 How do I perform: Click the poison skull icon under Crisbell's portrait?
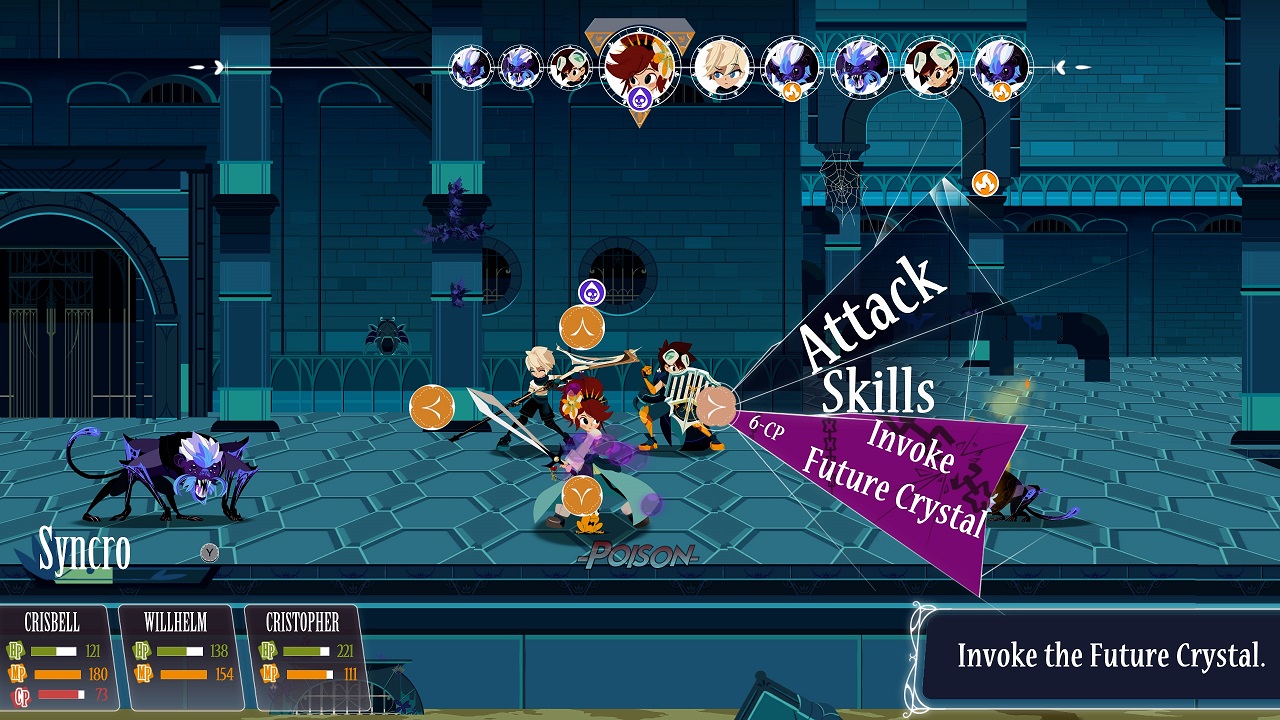pos(641,97)
